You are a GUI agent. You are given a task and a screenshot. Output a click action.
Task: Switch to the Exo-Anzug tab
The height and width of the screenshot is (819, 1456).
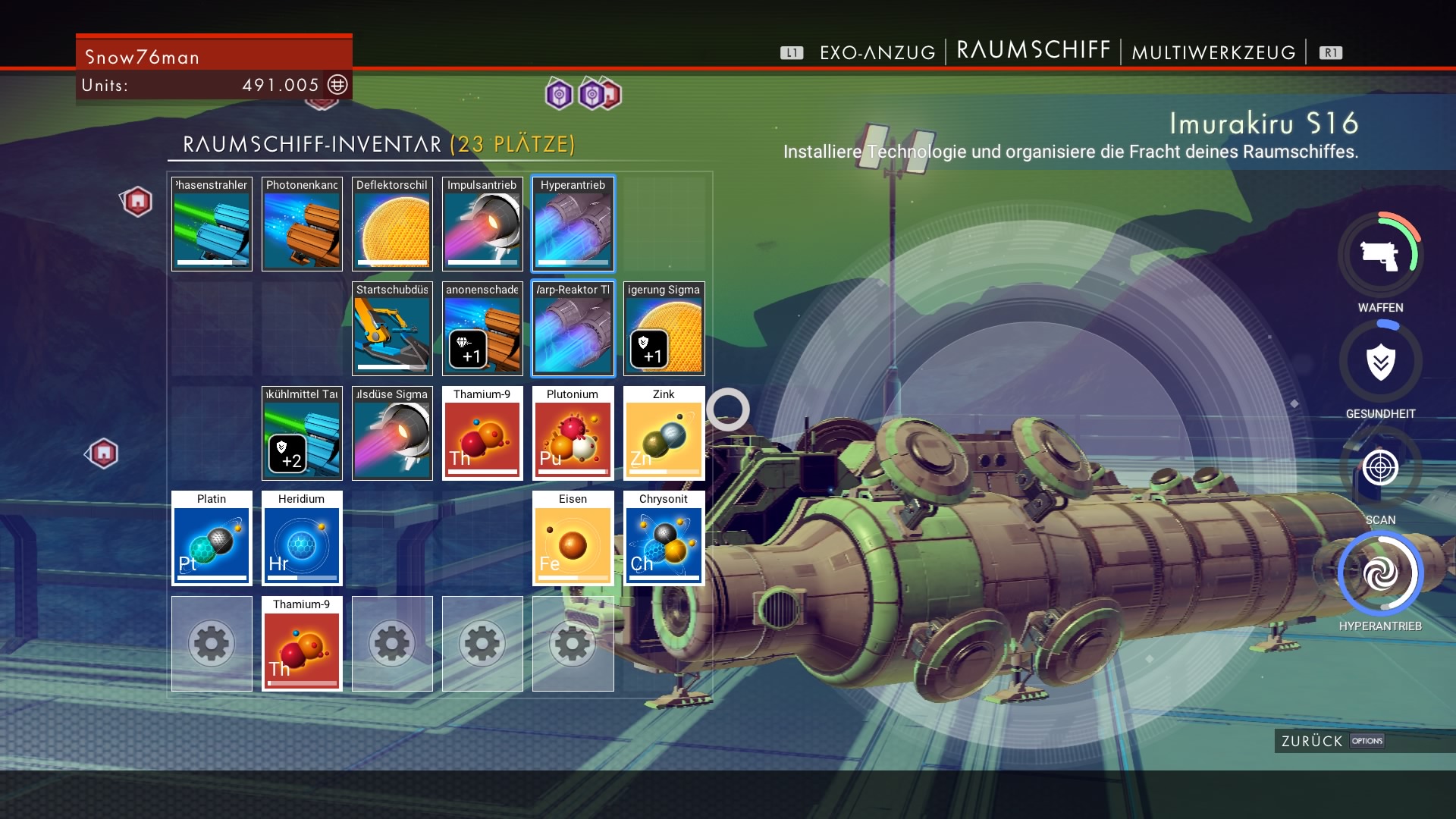[877, 52]
